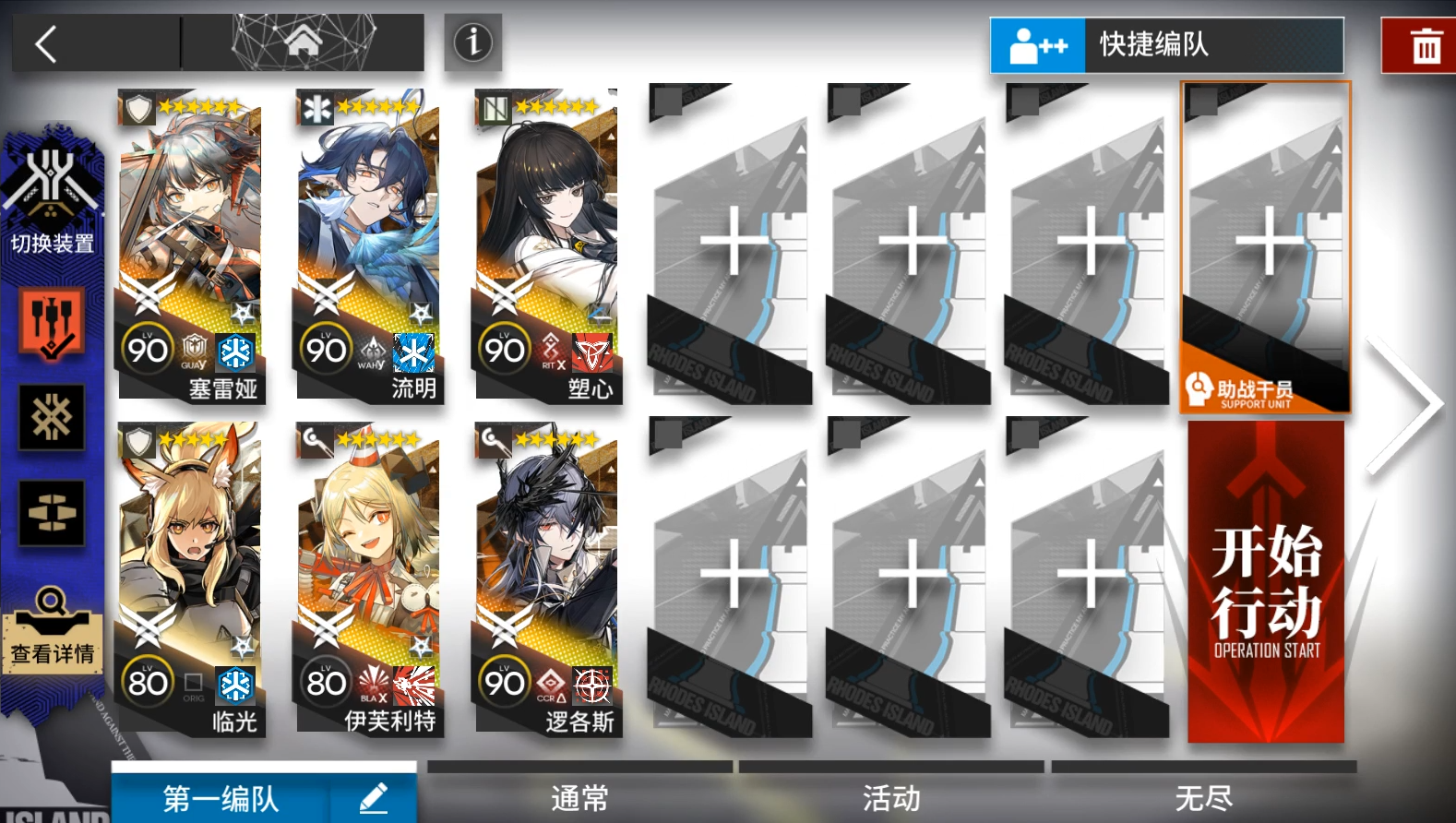This screenshot has width=1456, height=823.
Task: Open the 第一编队 squad selector
Action: [x=221, y=799]
